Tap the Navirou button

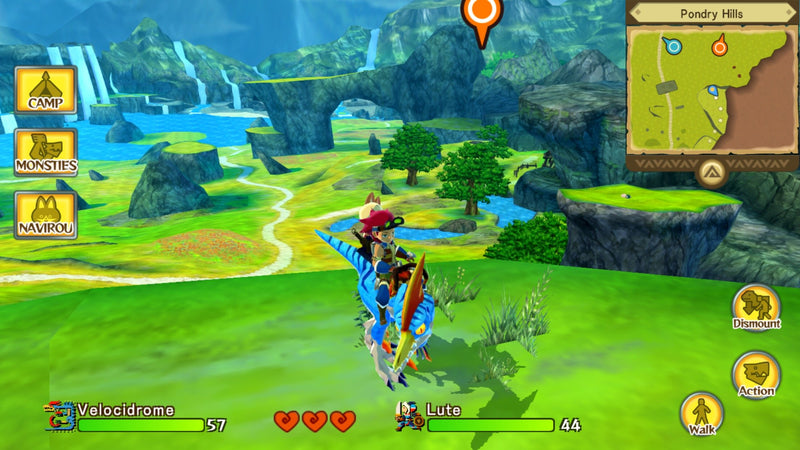click(45, 215)
